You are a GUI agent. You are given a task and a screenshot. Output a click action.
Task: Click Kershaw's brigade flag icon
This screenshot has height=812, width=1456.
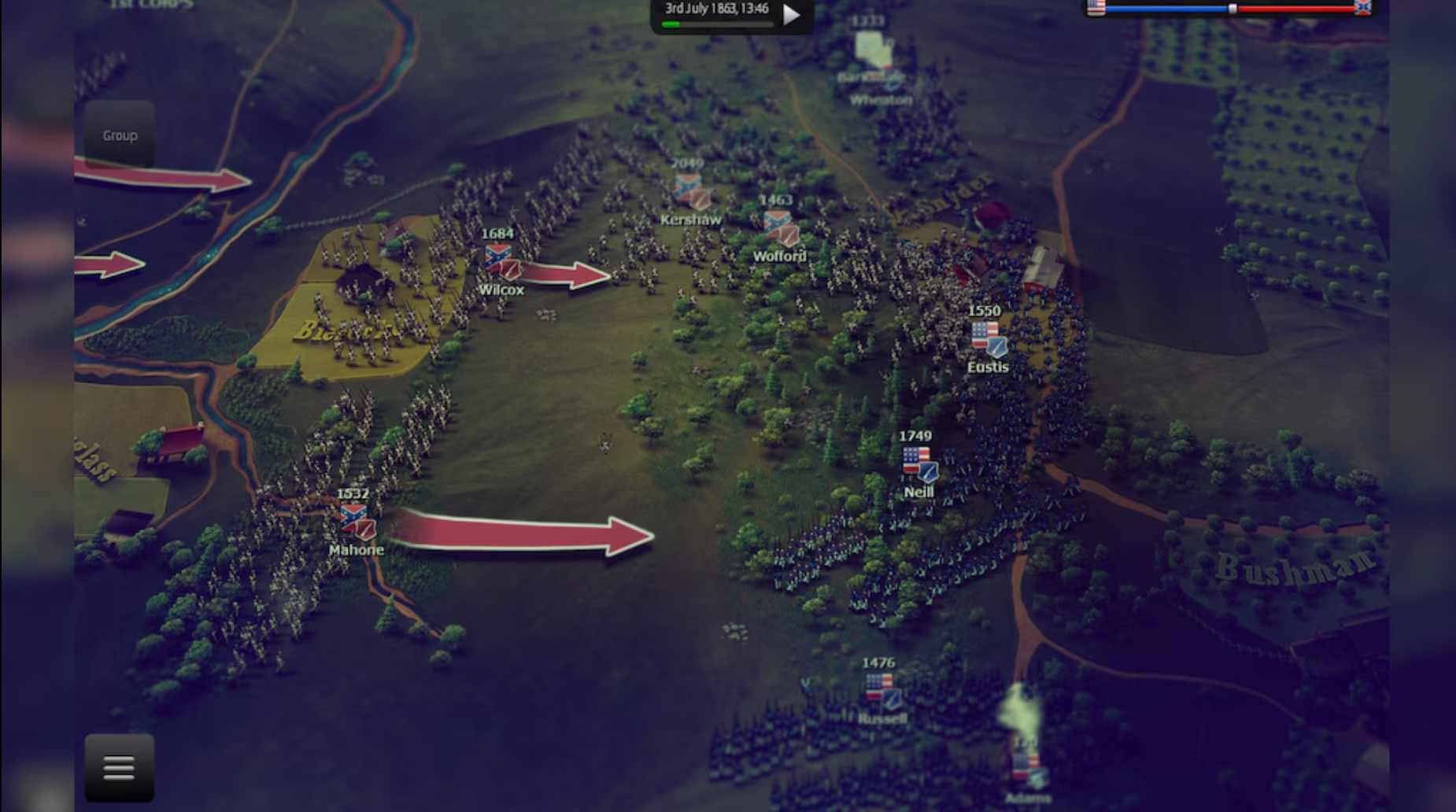(x=689, y=191)
